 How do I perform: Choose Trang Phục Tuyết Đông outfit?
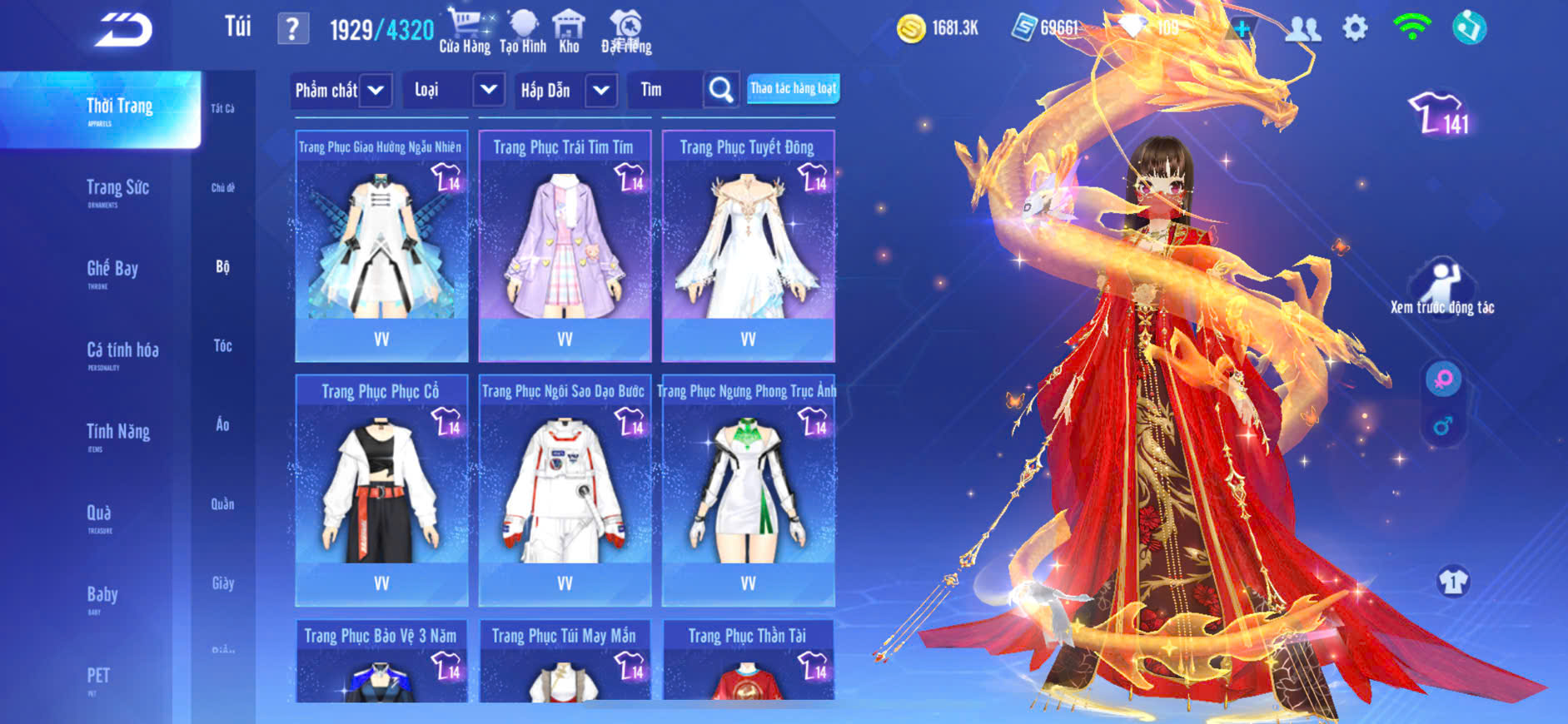[748, 245]
